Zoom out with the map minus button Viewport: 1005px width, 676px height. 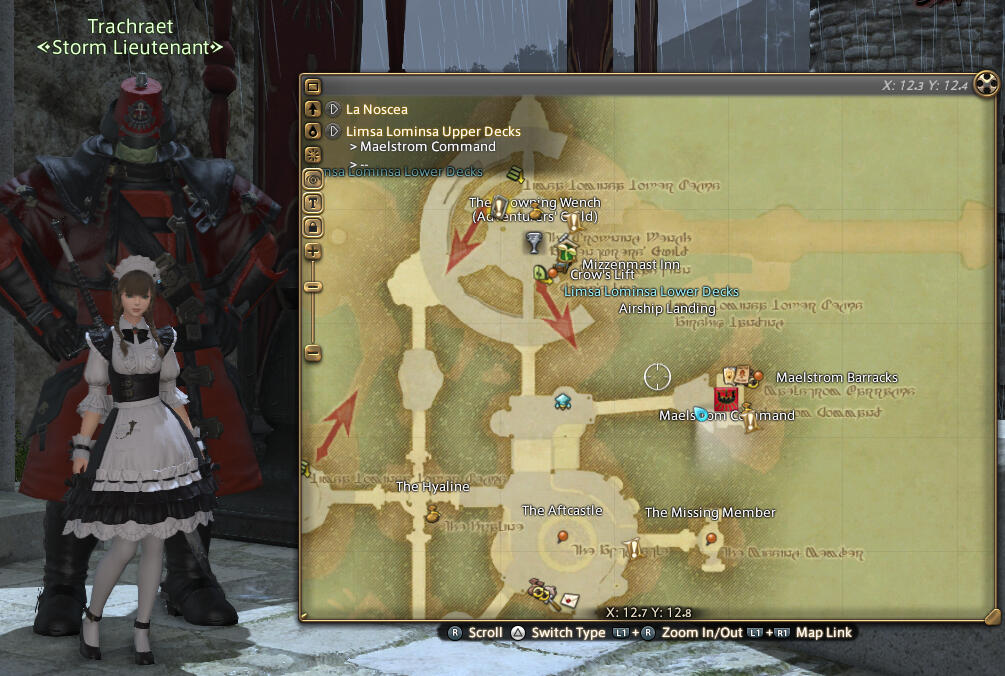313,352
